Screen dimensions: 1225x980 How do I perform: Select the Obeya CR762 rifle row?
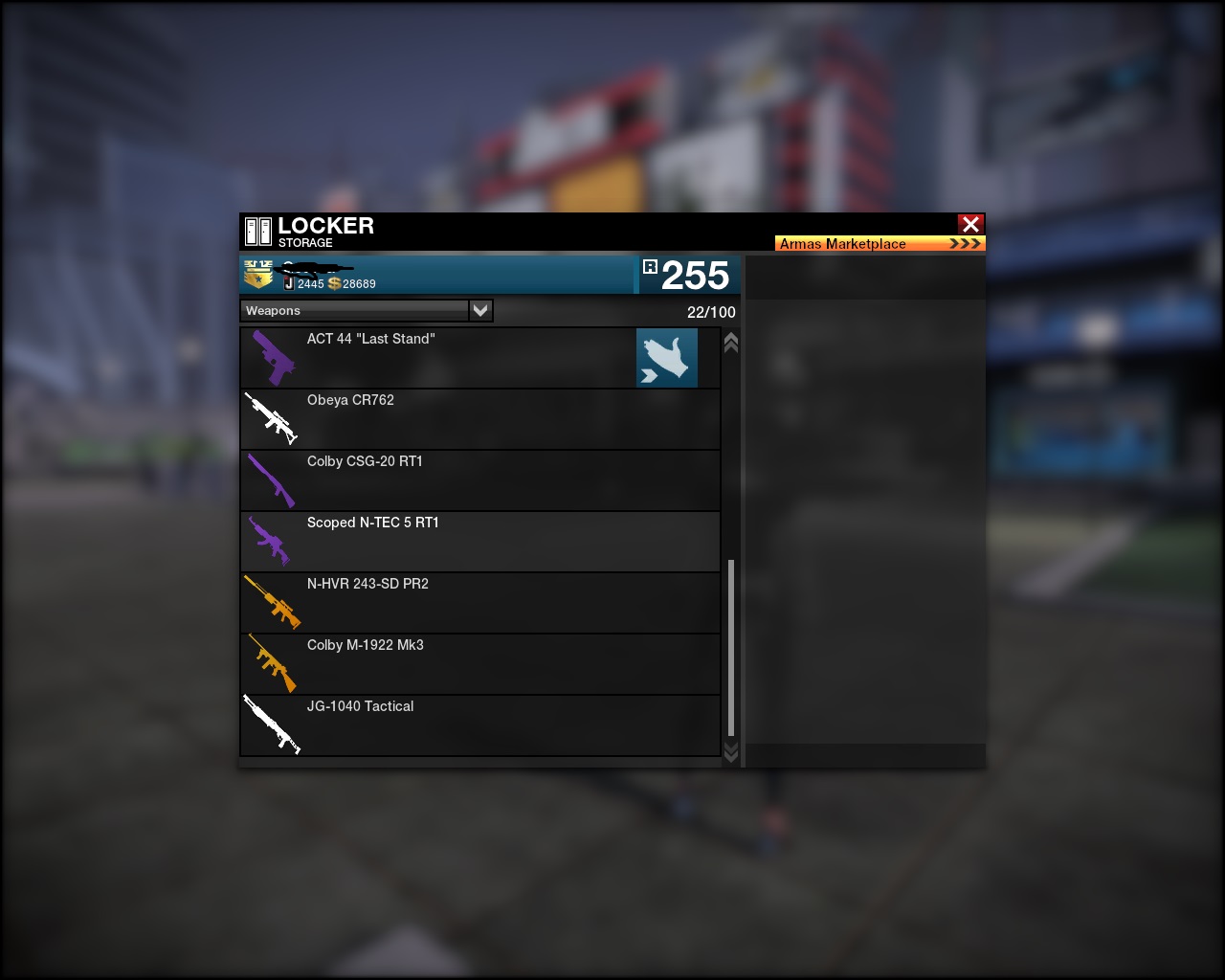click(x=479, y=419)
